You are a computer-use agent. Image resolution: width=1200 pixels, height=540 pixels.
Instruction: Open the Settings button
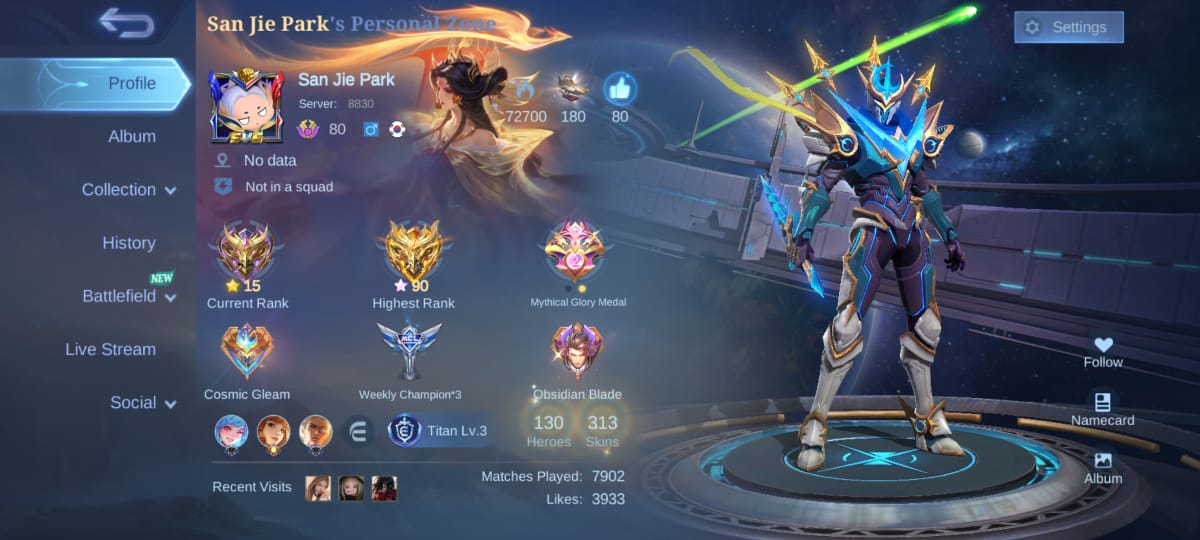1068,27
